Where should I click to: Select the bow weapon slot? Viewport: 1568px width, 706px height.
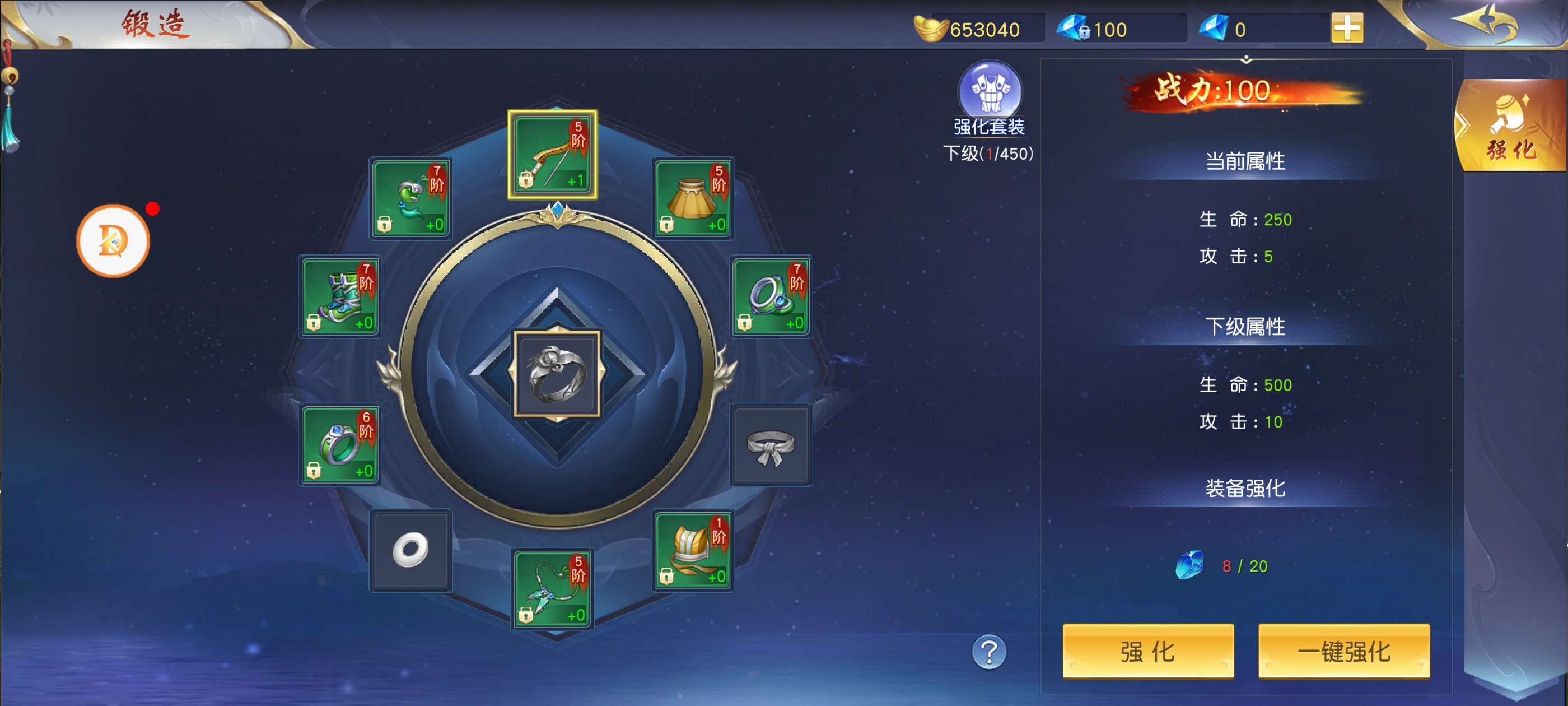tap(552, 155)
